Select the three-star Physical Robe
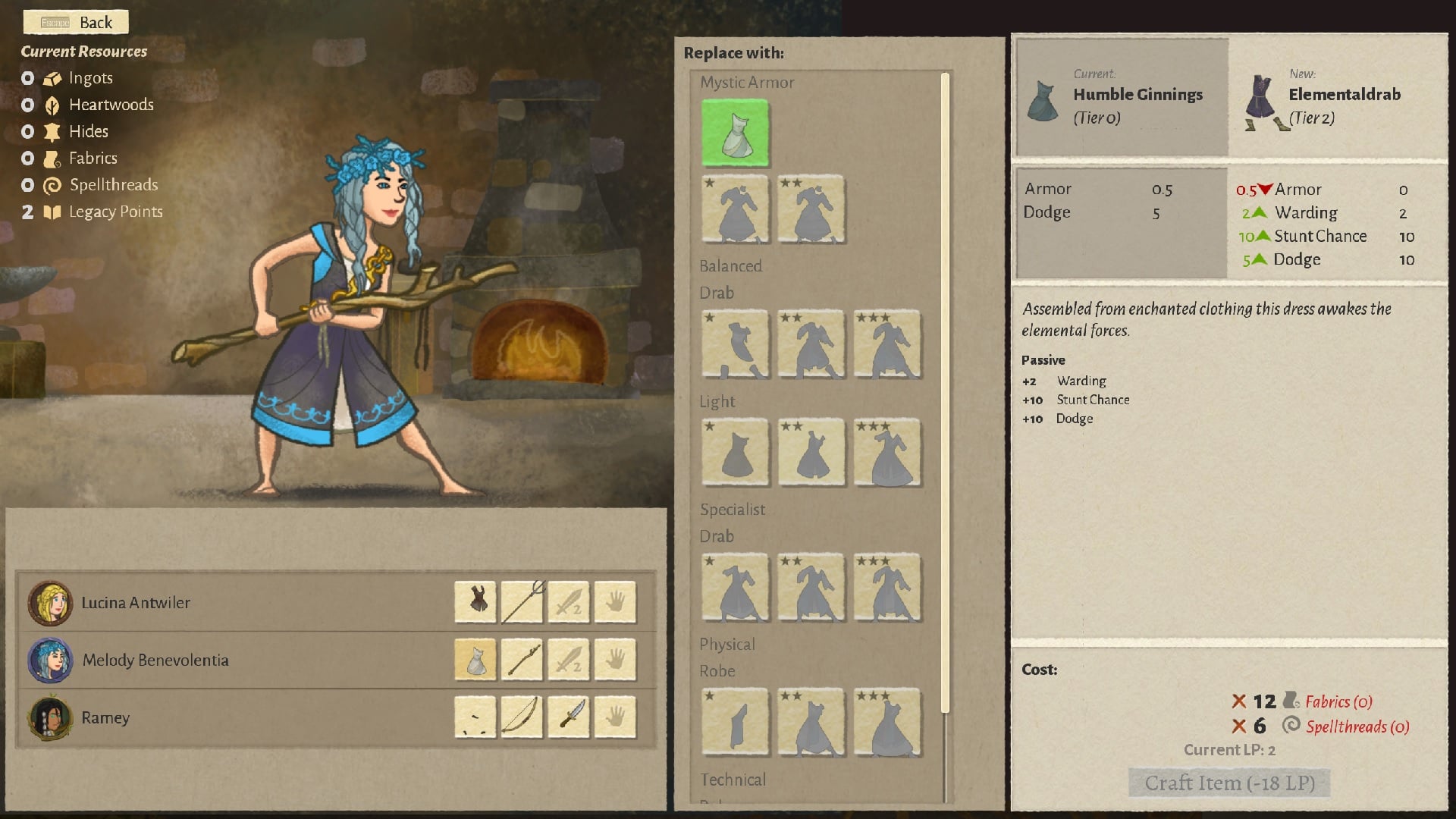Image resolution: width=1456 pixels, height=819 pixels. tap(887, 723)
